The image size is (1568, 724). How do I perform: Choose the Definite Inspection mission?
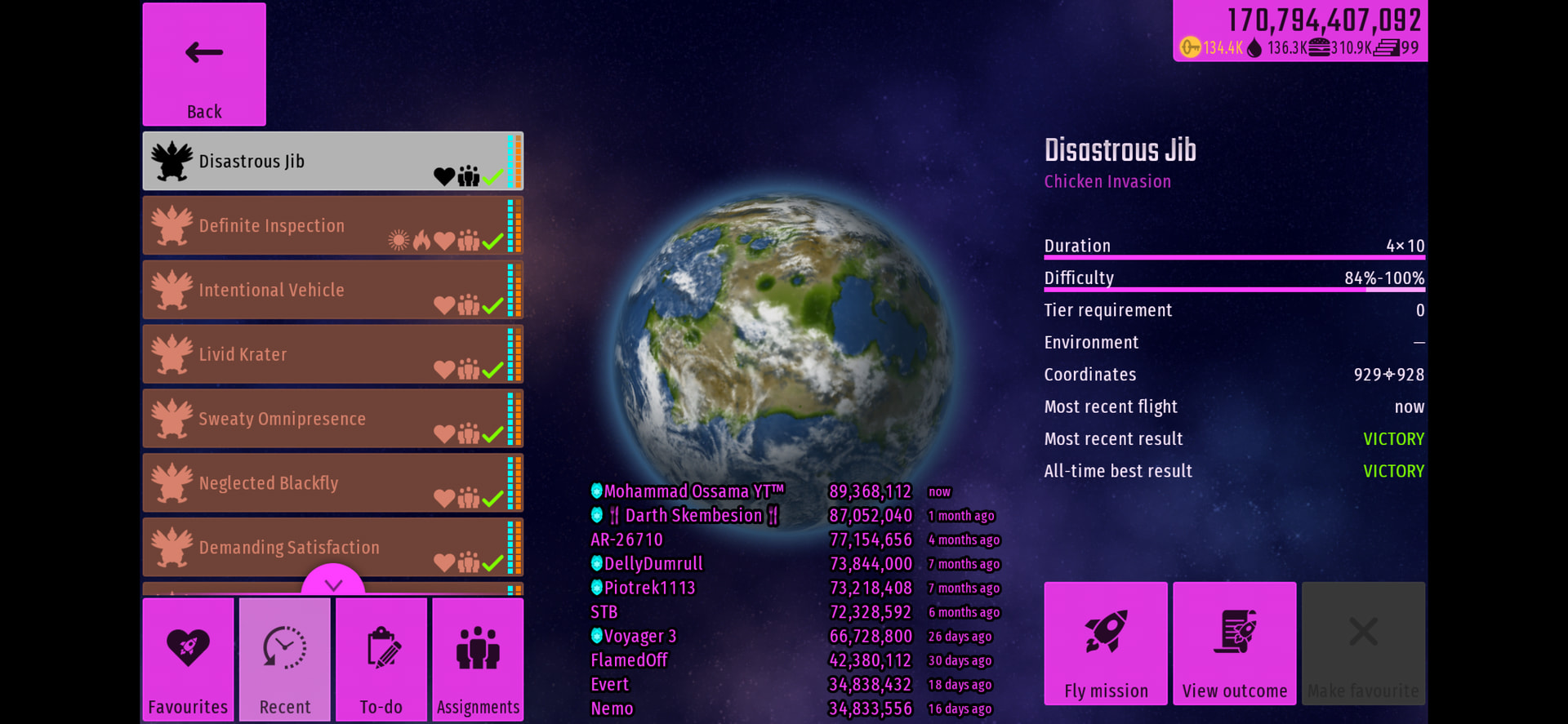pyautogui.click(x=332, y=226)
